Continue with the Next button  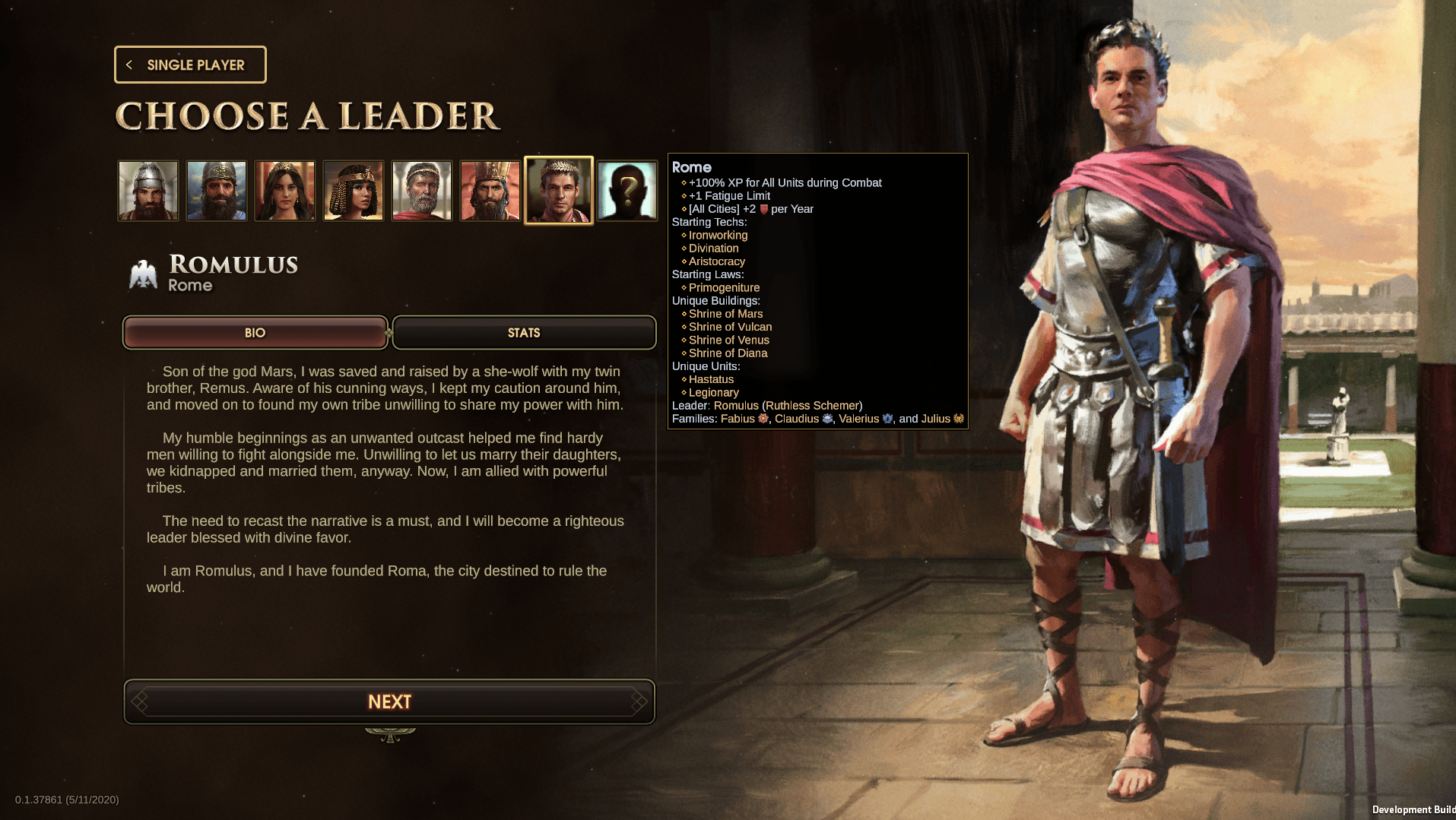389,701
